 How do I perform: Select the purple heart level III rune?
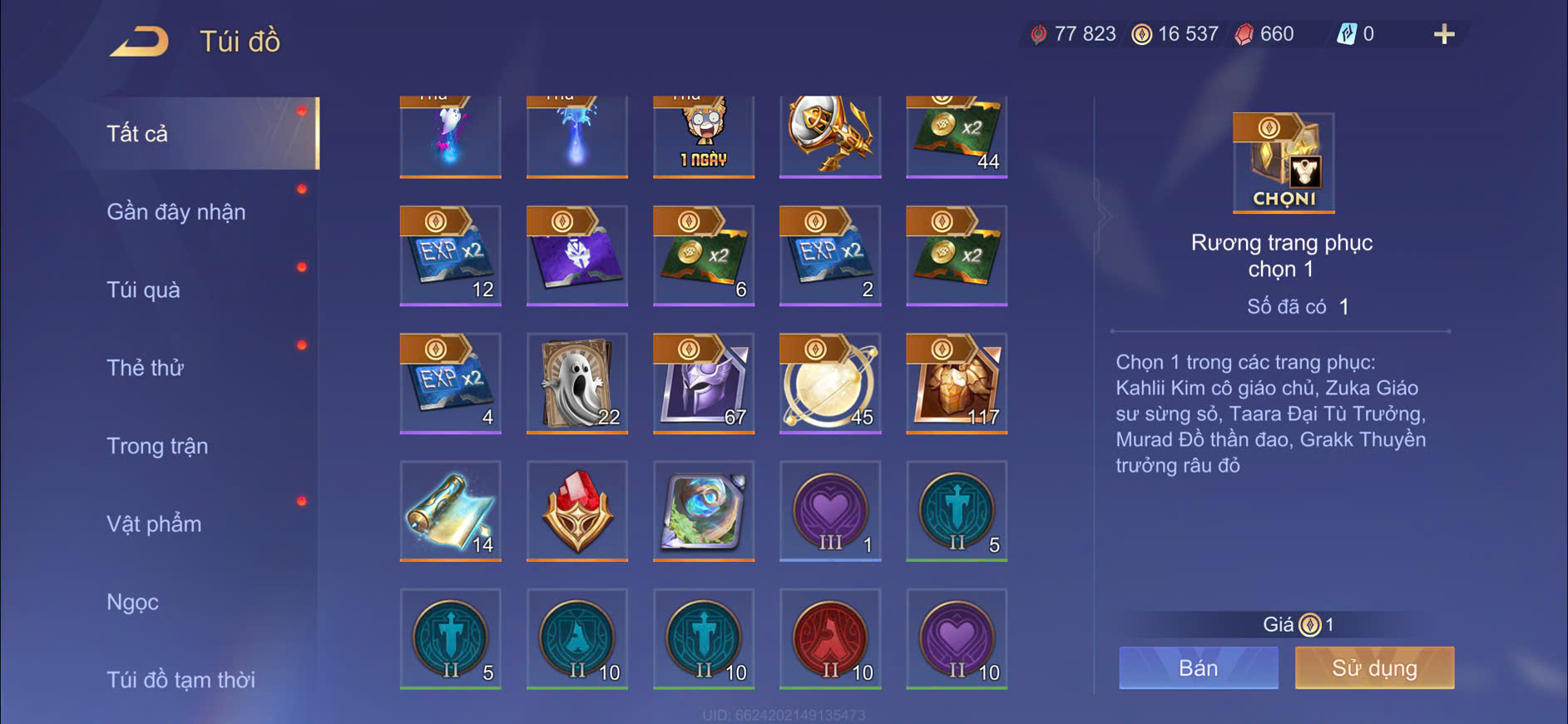click(830, 510)
